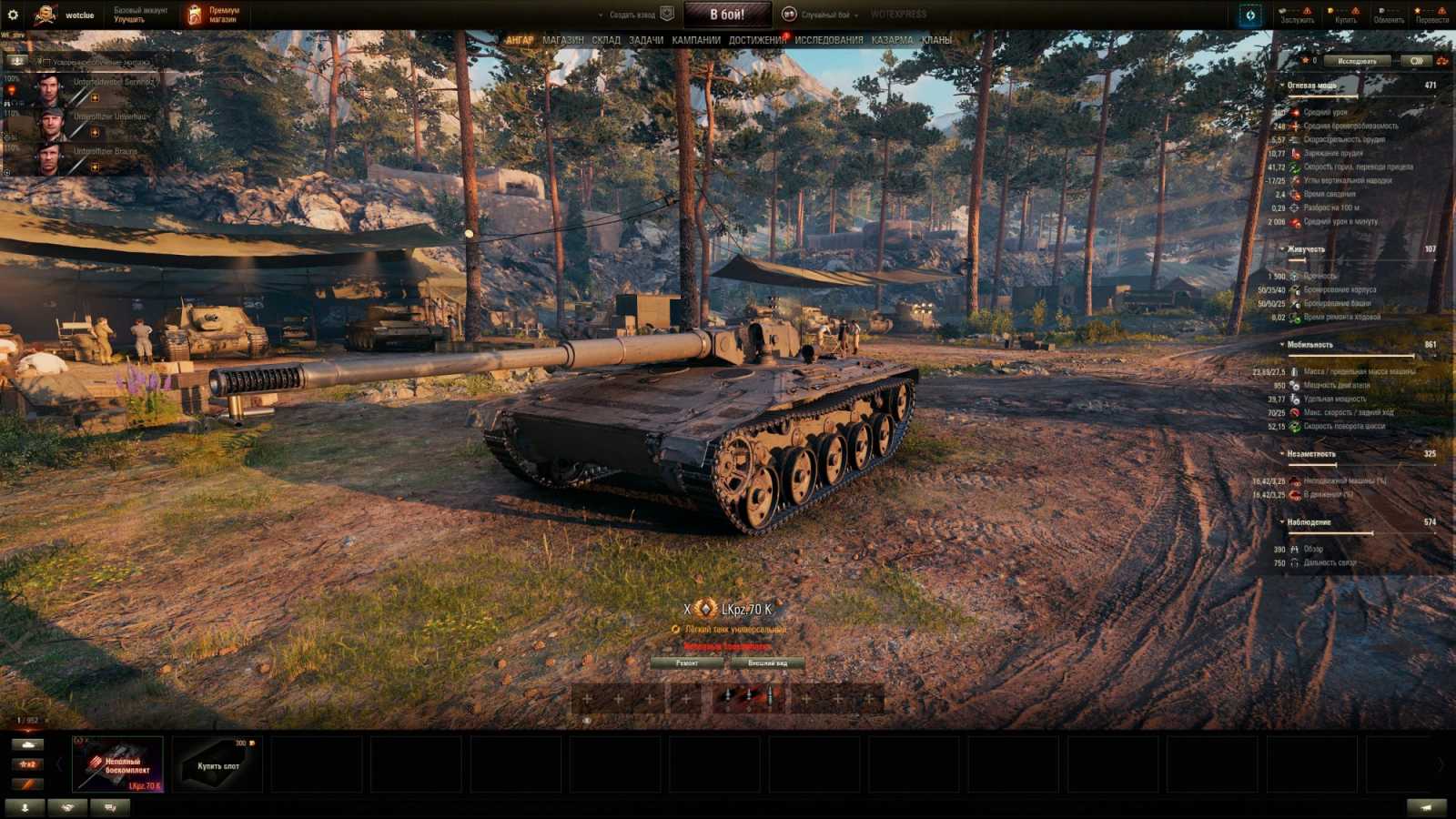This screenshot has width=1456, height=819.
Task: Click the bonds icon near Заслужить
Action: 1283,10
